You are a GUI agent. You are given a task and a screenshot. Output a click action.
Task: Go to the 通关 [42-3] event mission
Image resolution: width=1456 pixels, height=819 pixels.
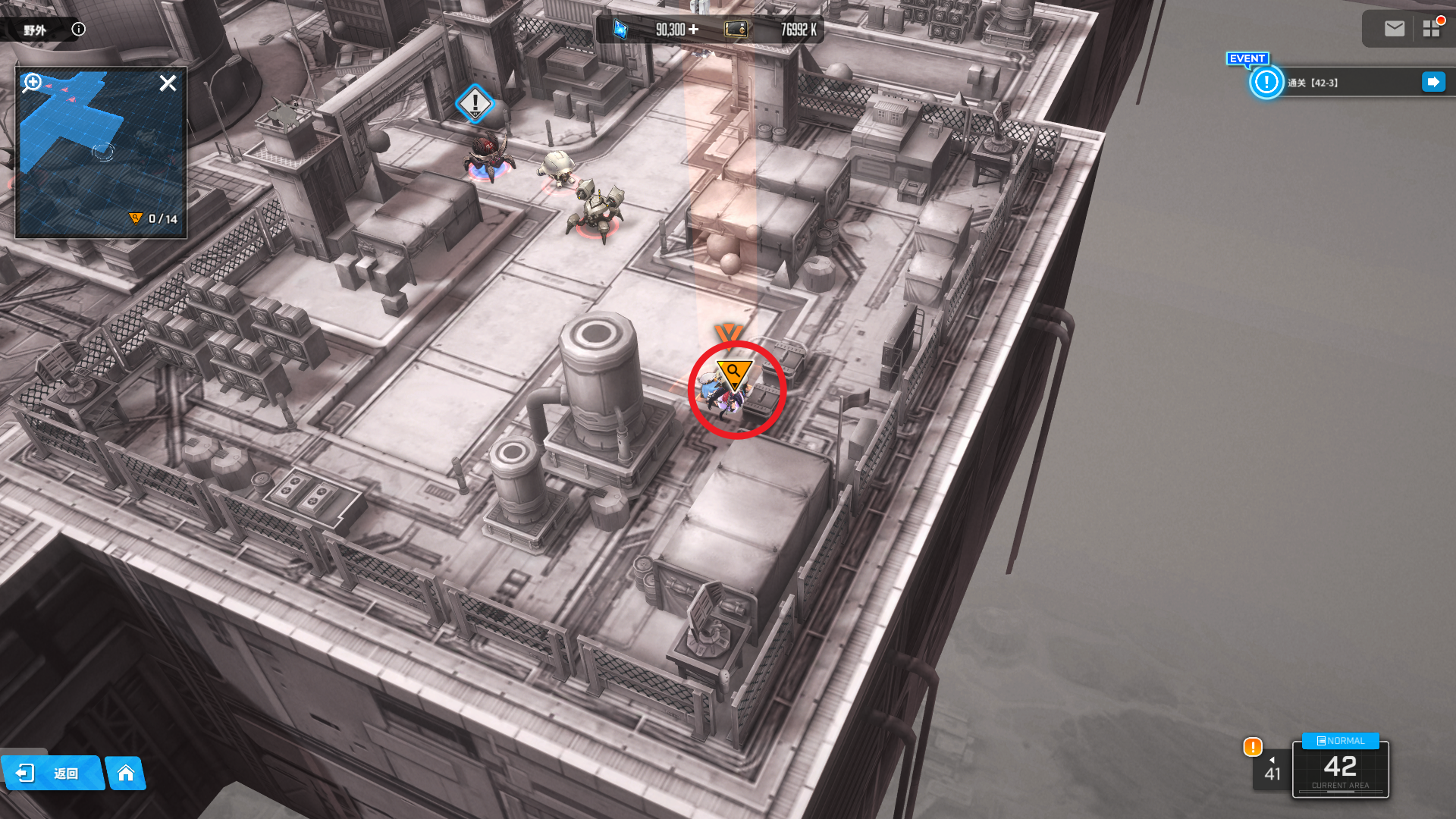(x=1432, y=82)
